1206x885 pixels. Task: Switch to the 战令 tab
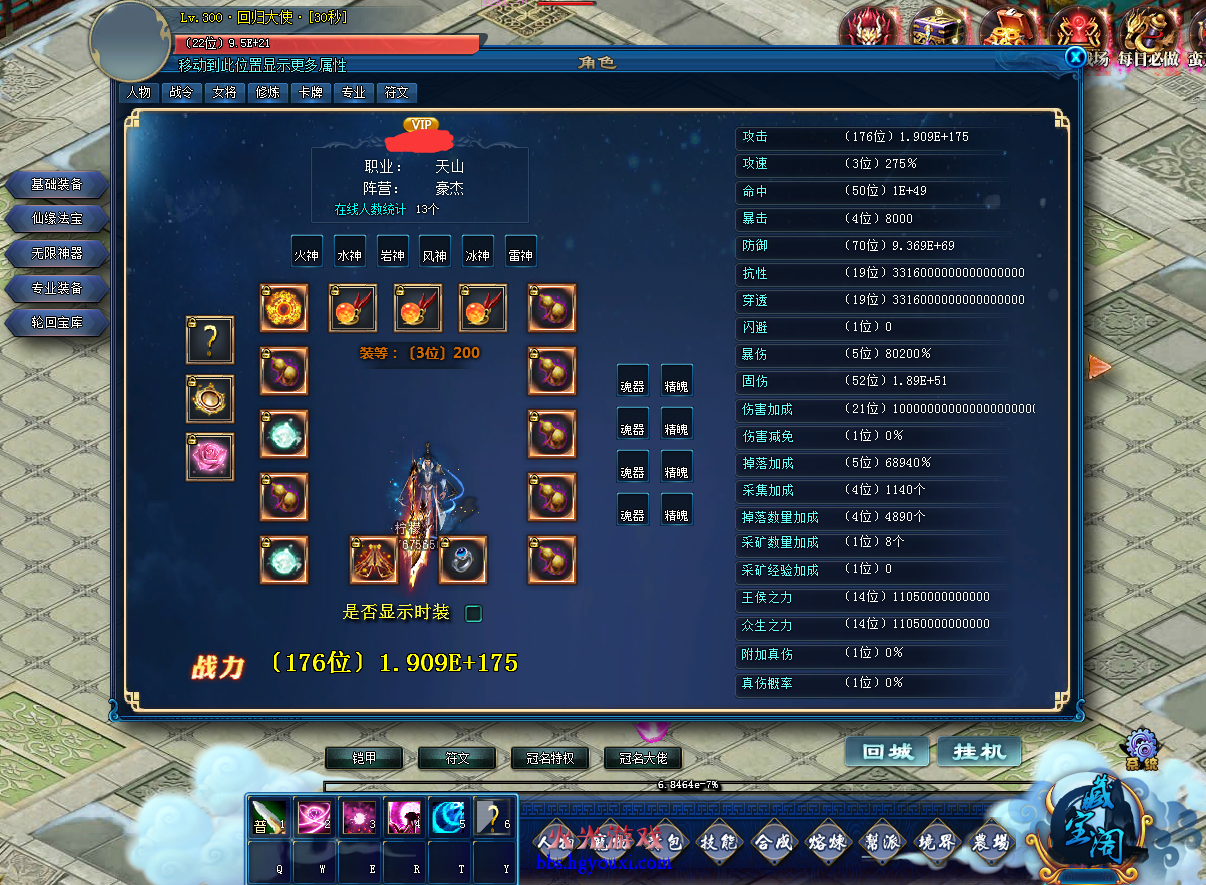181,93
